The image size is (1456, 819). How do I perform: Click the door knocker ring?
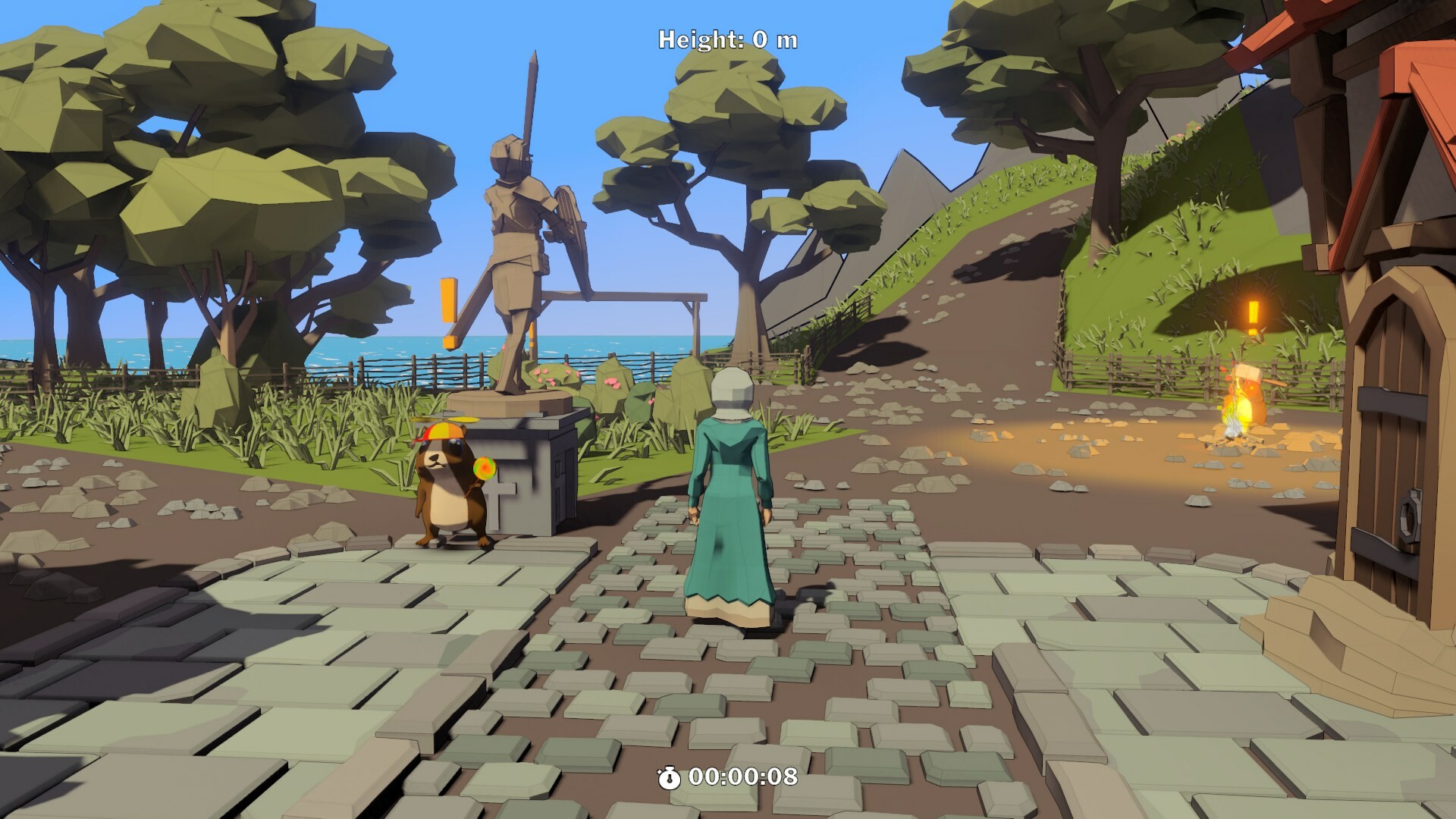click(x=1409, y=516)
